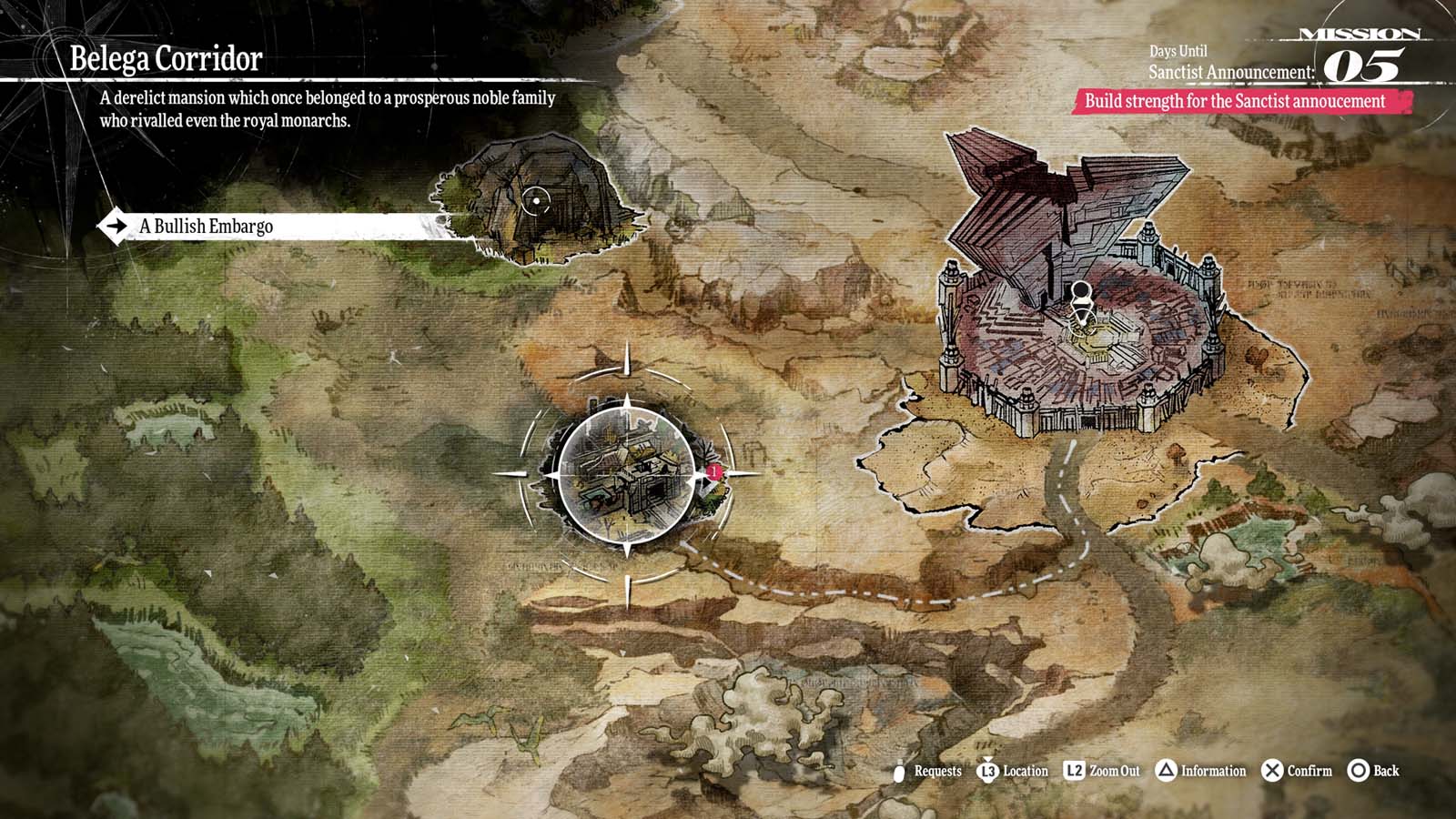Open the Information panel with Triangle

1201,771
